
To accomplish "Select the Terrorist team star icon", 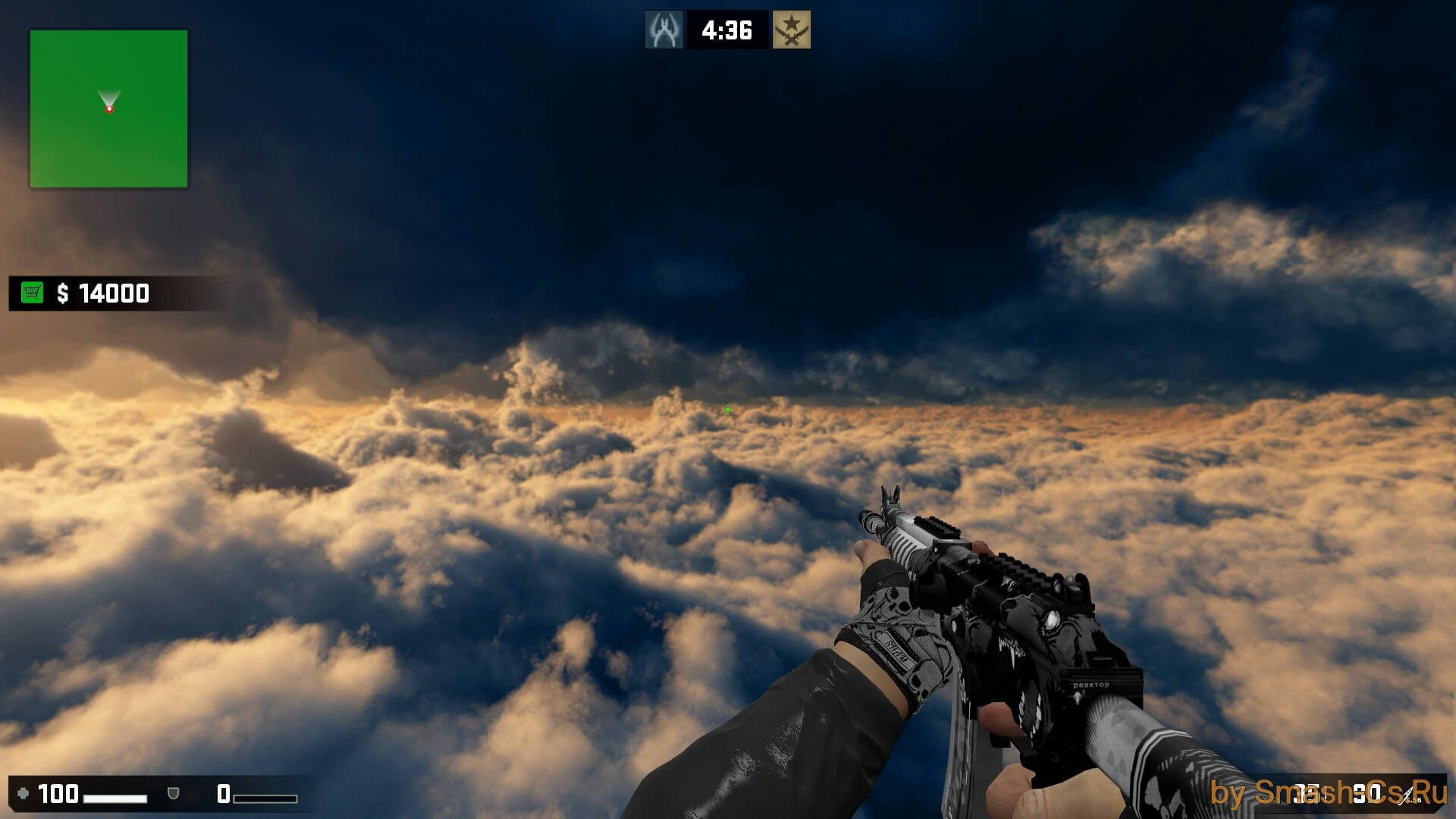I will pyautogui.click(x=792, y=30).
